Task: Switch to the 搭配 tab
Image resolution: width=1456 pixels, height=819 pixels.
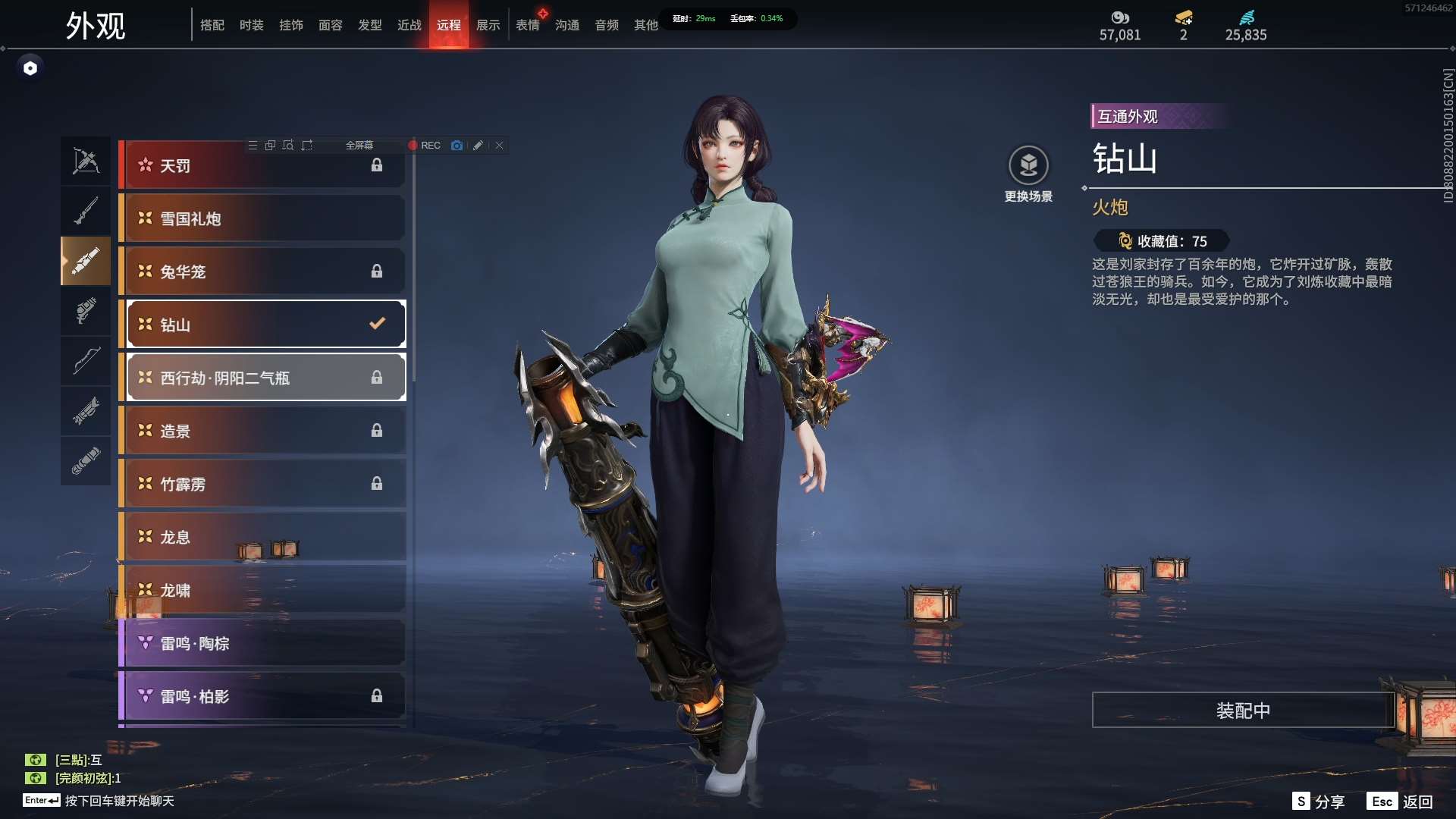Action: [212, 25]
